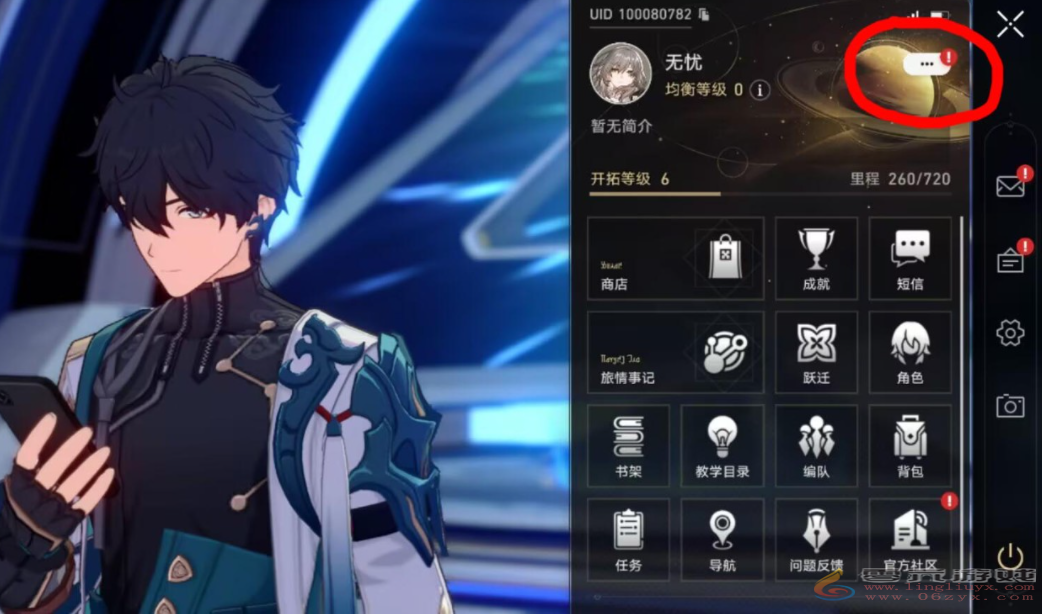Open the 旅情事记 travel log

675,352
